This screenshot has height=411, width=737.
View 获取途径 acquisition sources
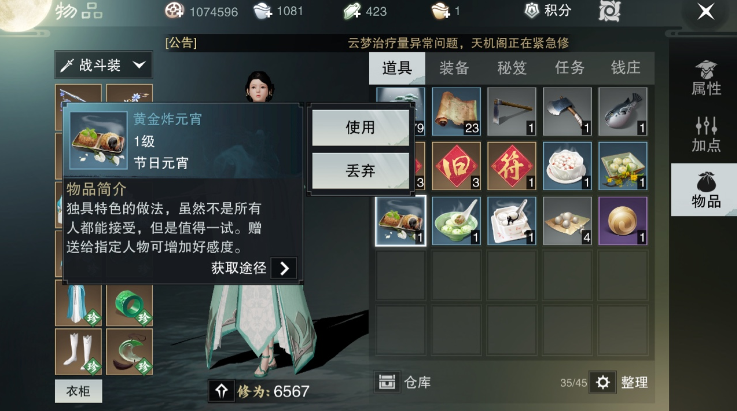coord(254,268)
